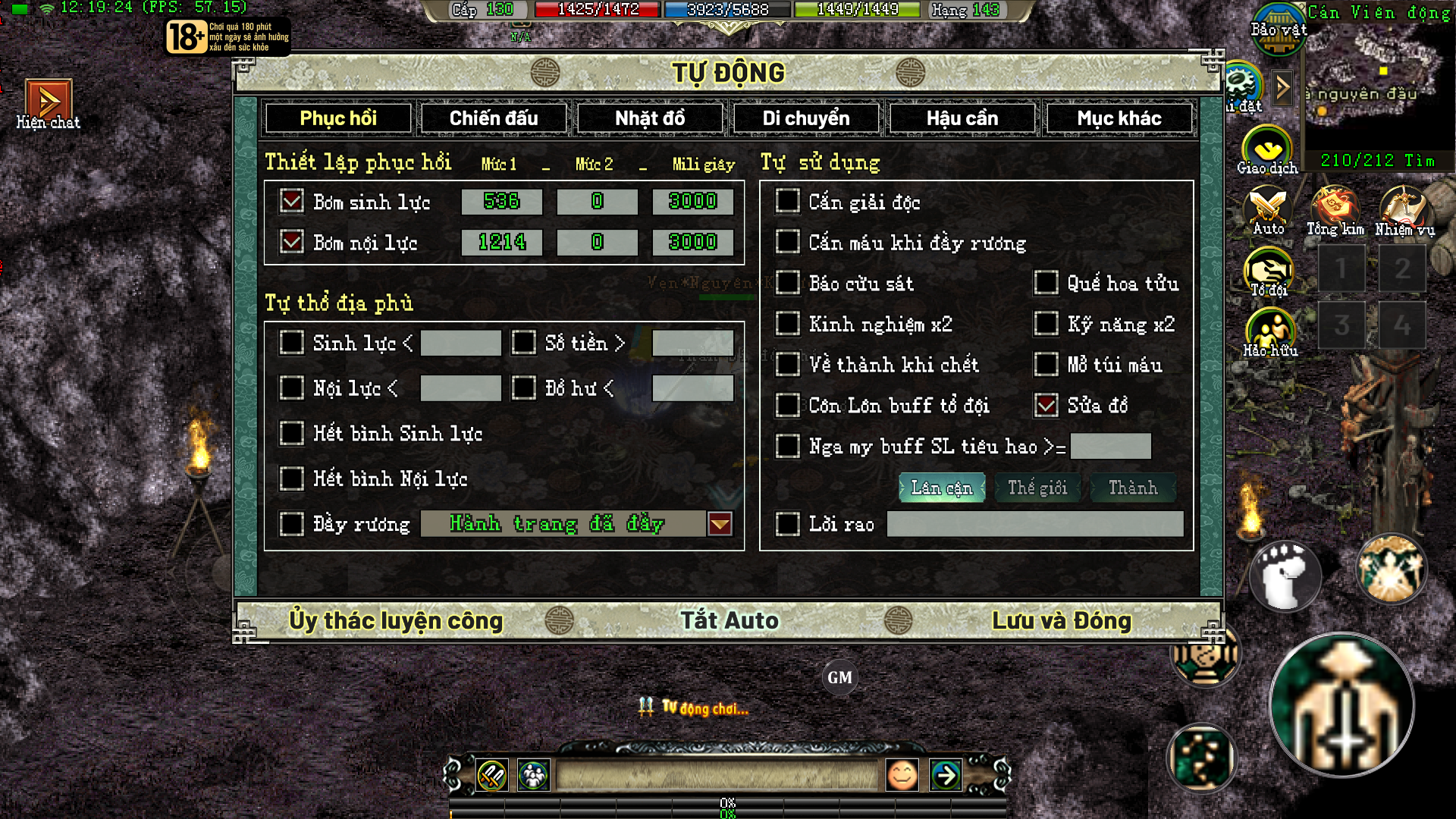
Task: Switch to the Chiến đấu tab
Action: [493, 118]
